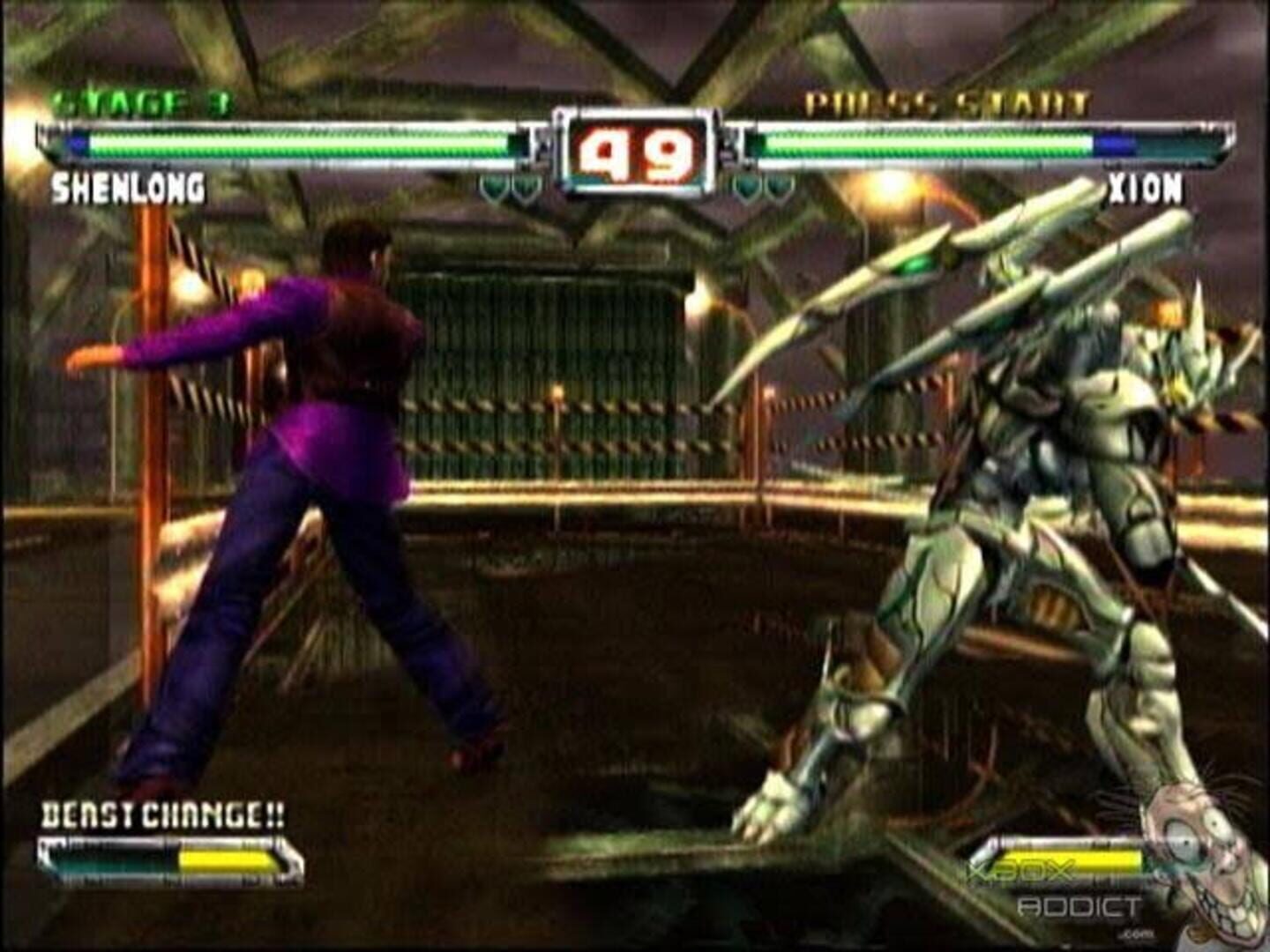Image resolution: width=1270 pixels, height=952 pixels.
Task: Select the XION name label
Action: [x=1145, y=190]
